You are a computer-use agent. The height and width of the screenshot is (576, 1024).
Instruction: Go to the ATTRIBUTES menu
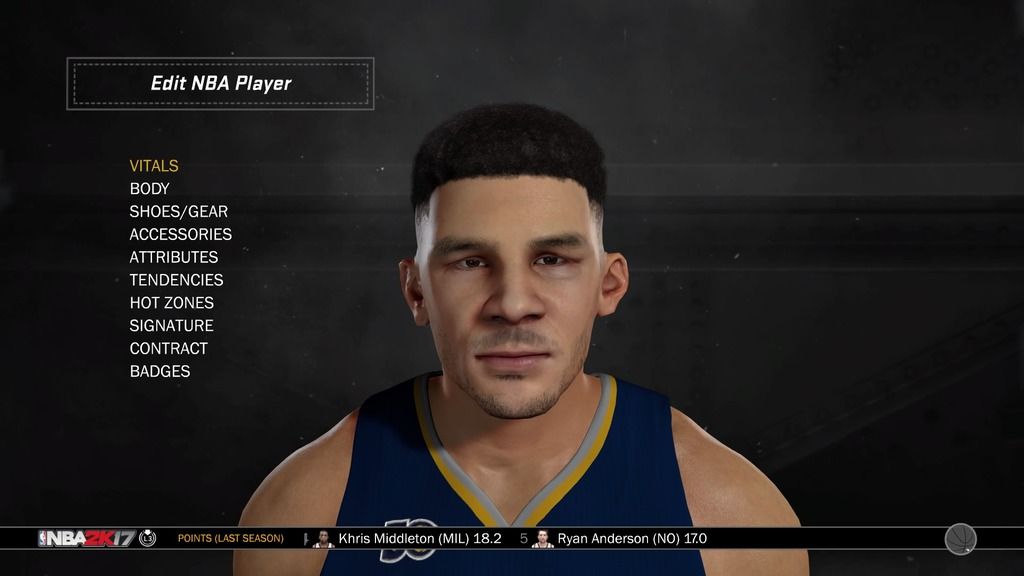pyautogui.click(x=173, y=257)
